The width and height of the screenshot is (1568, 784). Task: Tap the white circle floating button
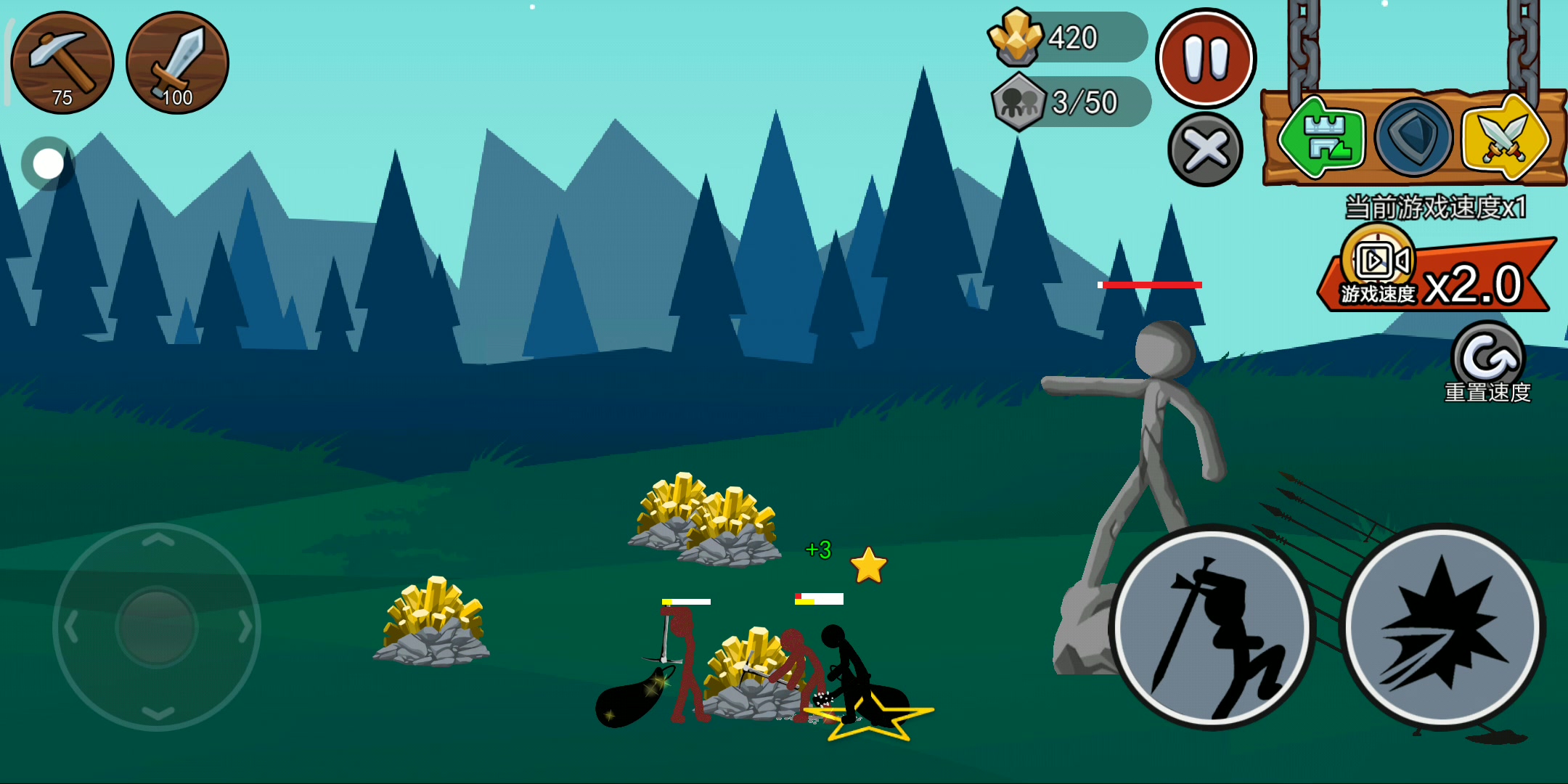49,164
